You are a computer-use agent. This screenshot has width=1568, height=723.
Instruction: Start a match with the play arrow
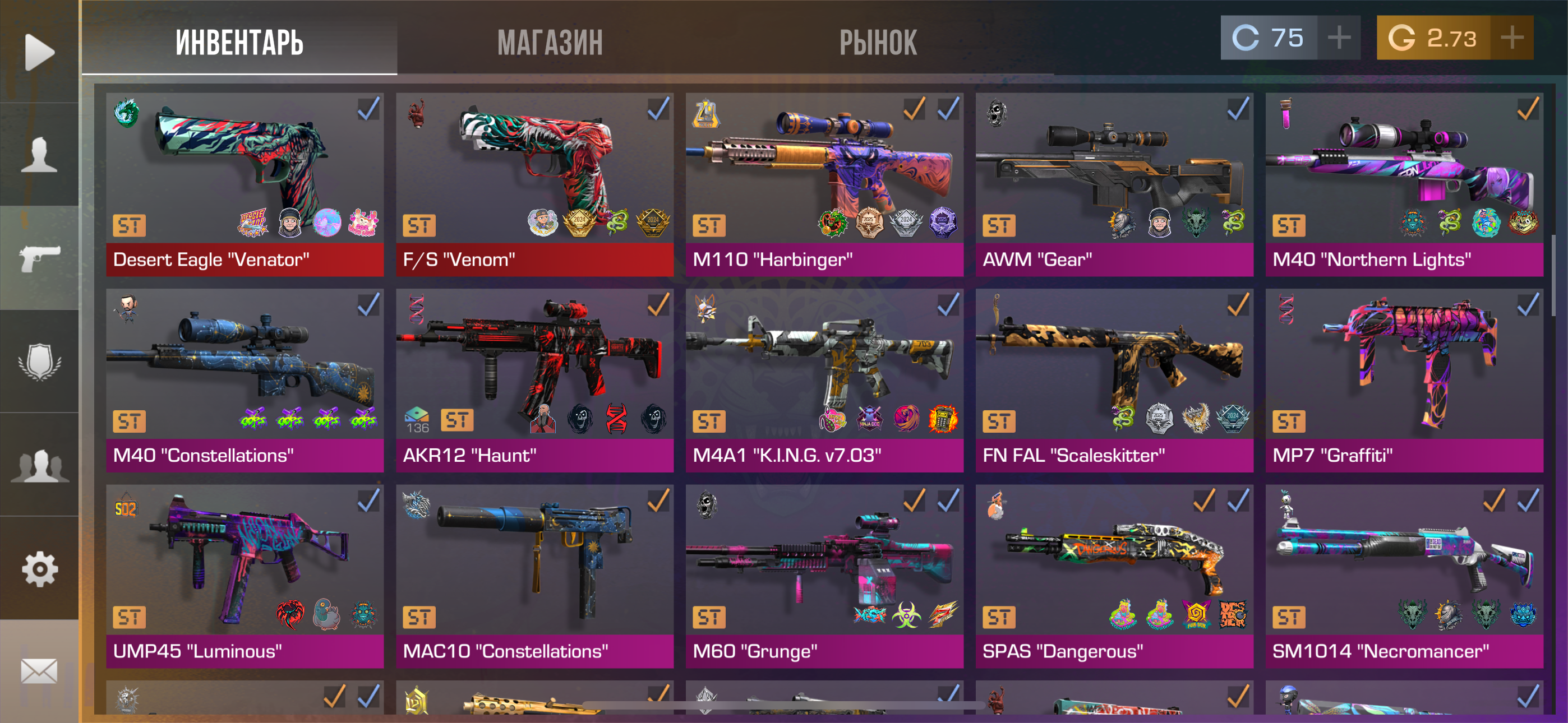(40, 52)
